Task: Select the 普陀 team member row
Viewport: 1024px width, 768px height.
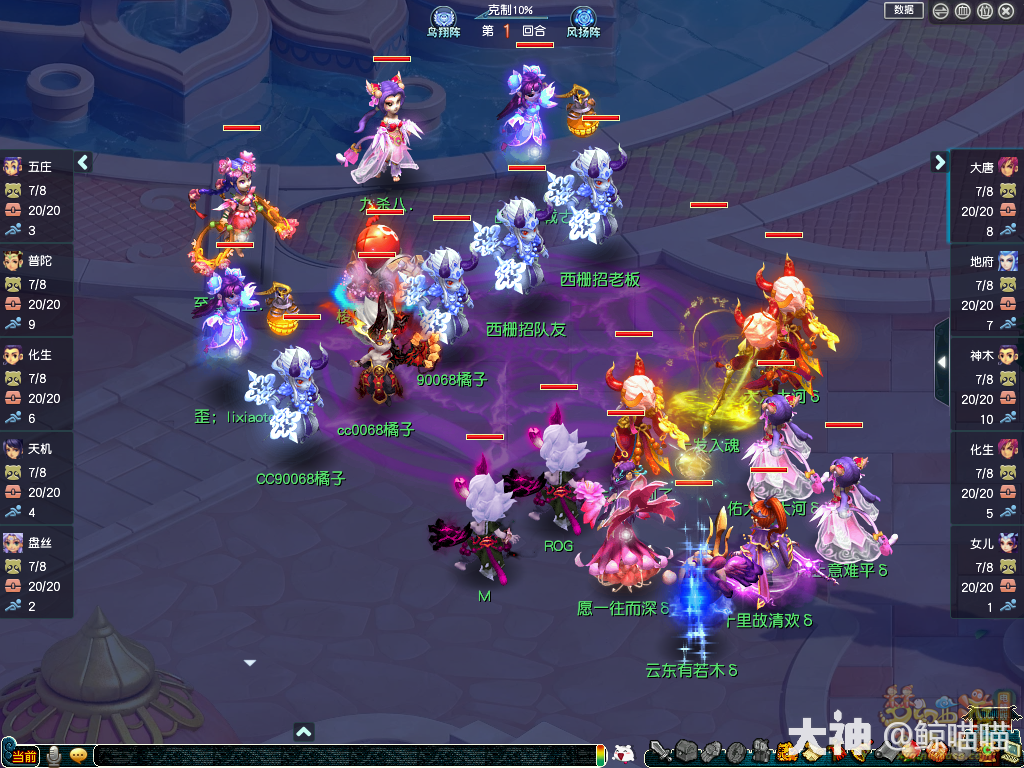Action: [36, 291]
